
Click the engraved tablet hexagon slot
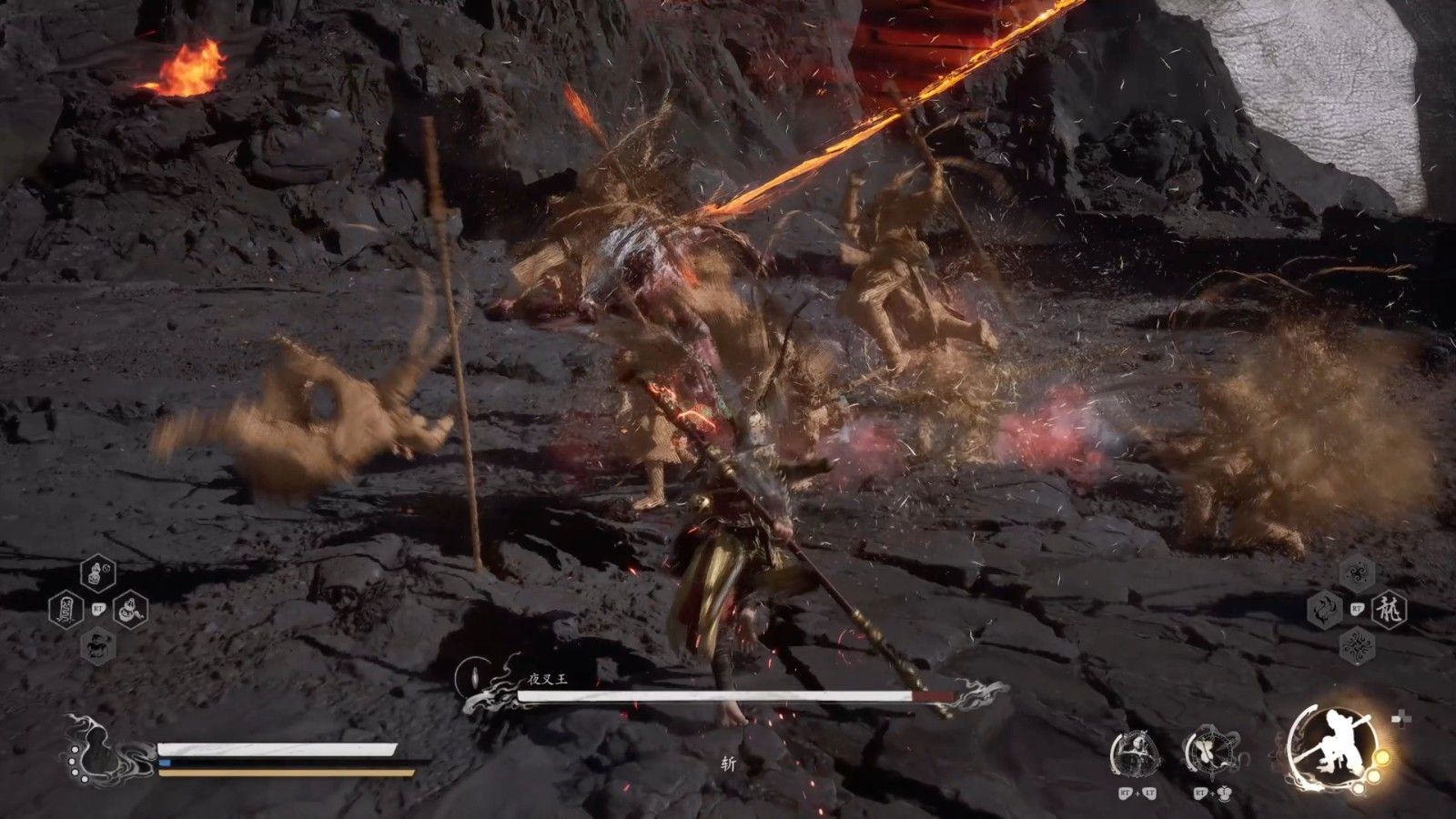tap(66, 609)
